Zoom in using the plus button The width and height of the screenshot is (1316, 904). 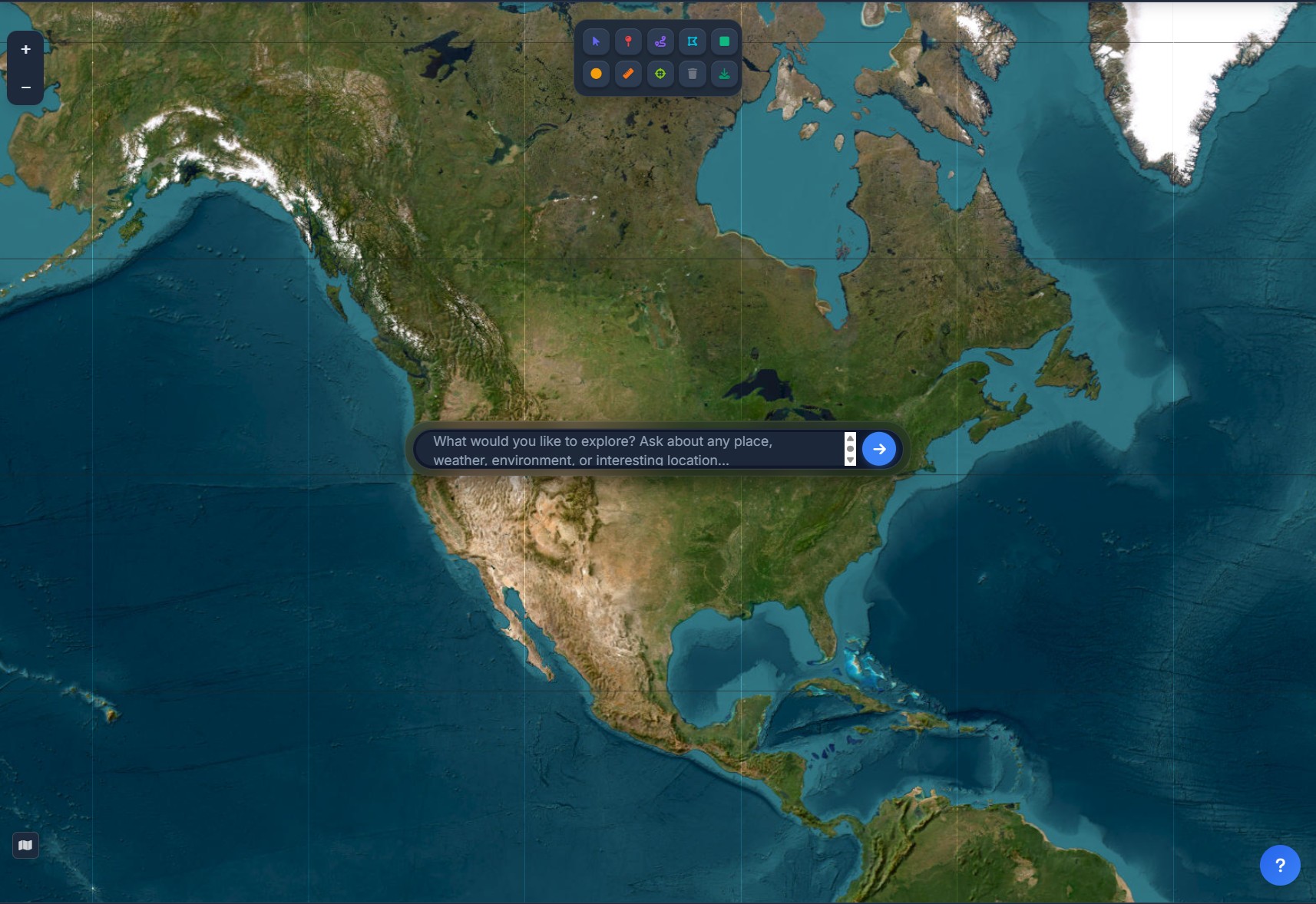pos(25,49)
